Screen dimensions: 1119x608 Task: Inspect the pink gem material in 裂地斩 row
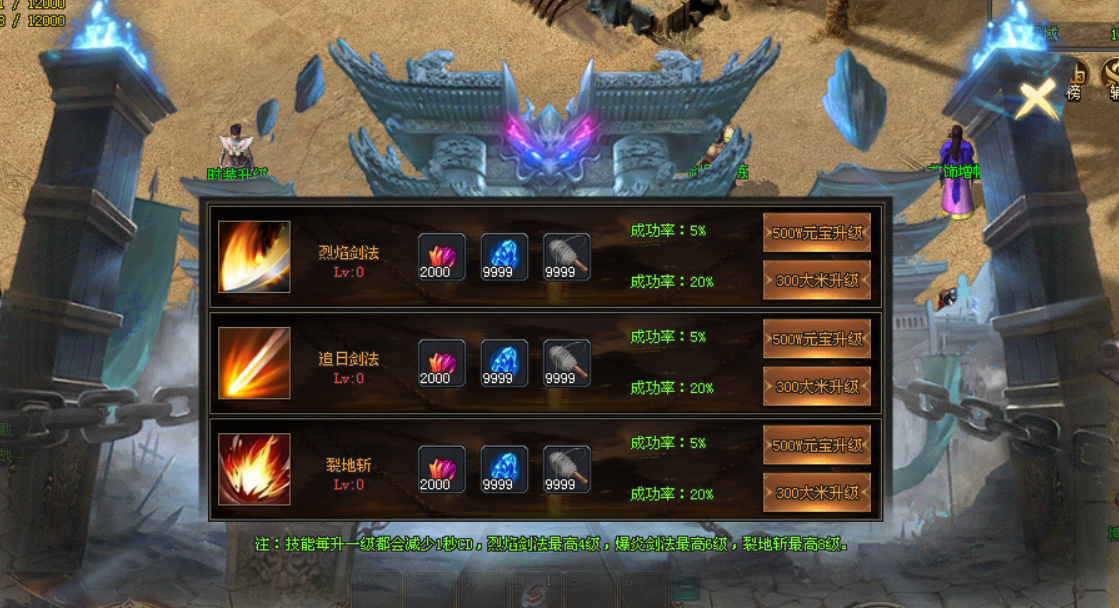point(441,469)
